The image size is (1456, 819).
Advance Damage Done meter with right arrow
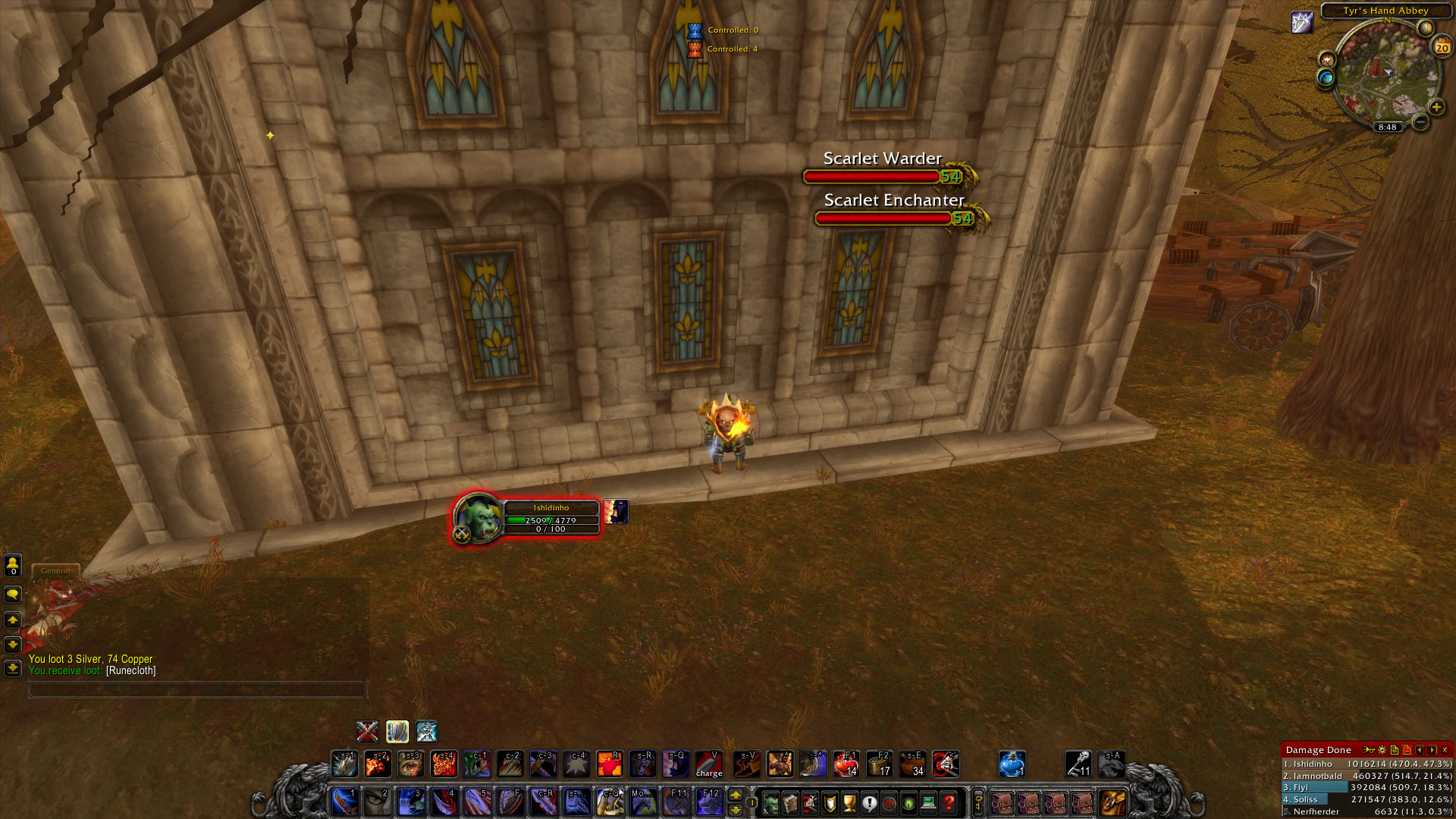[1432, 750]
